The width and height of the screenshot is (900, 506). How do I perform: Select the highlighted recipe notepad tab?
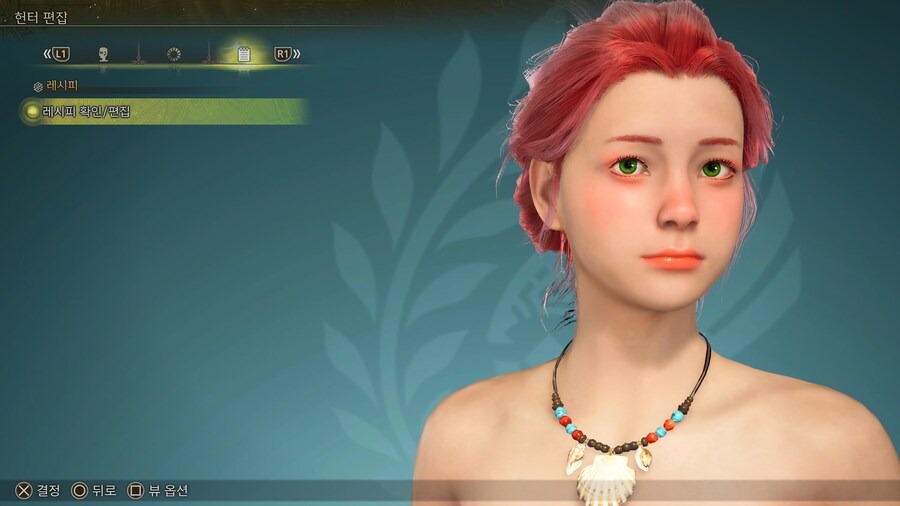243,54
